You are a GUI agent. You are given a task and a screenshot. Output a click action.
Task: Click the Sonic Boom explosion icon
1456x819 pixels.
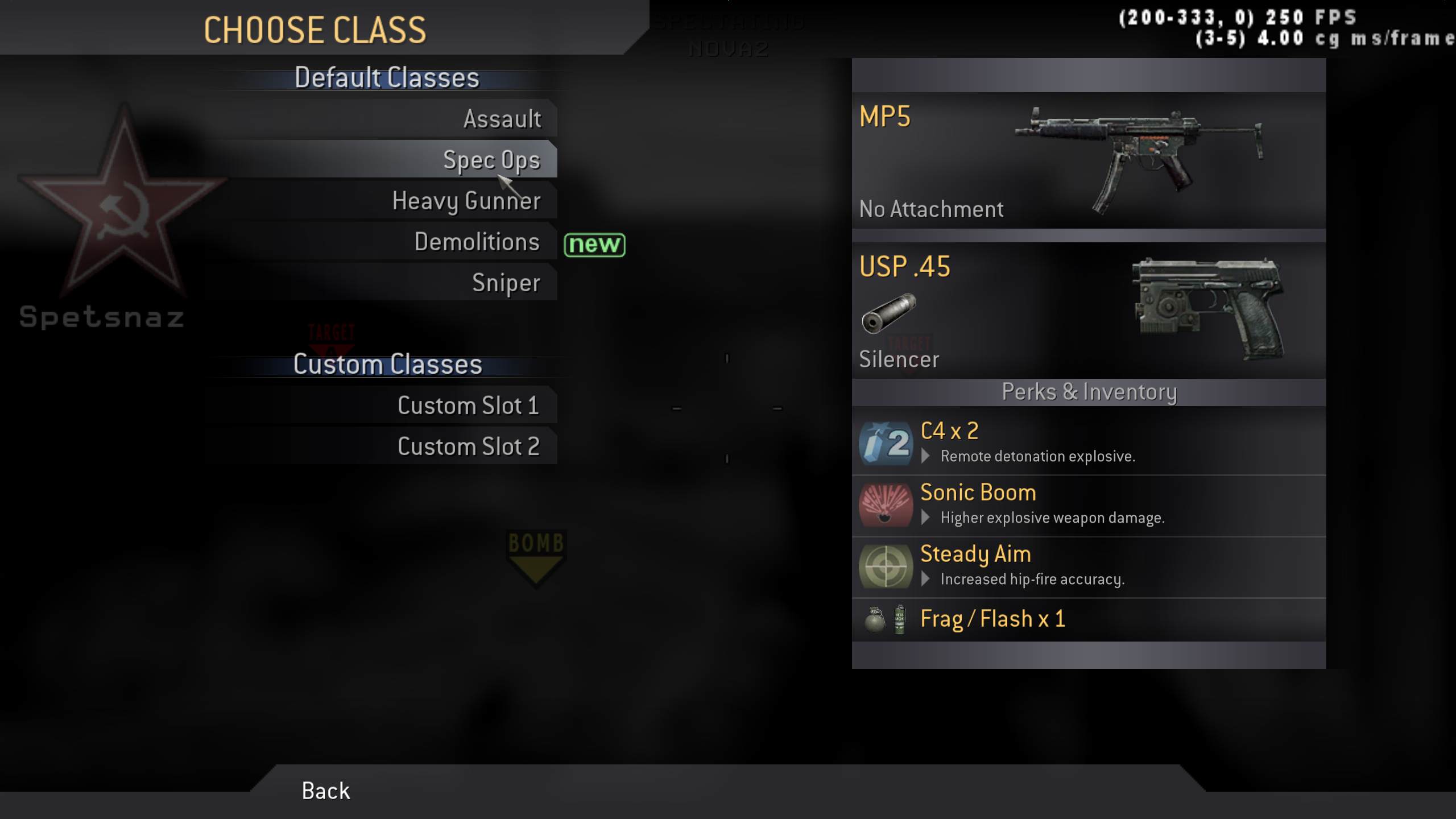pos(886,505)
